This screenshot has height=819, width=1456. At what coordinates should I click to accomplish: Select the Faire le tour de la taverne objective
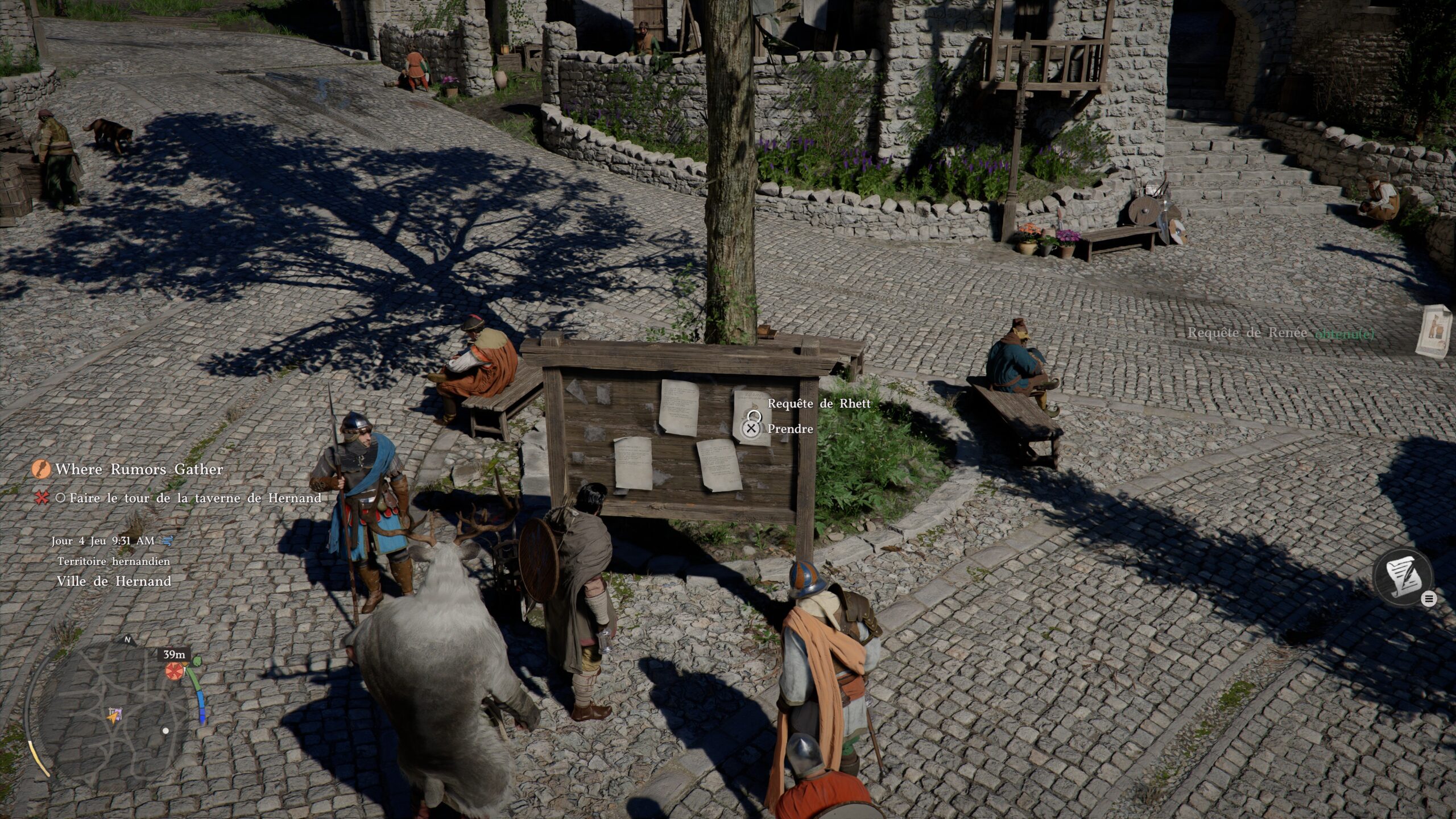195,498
